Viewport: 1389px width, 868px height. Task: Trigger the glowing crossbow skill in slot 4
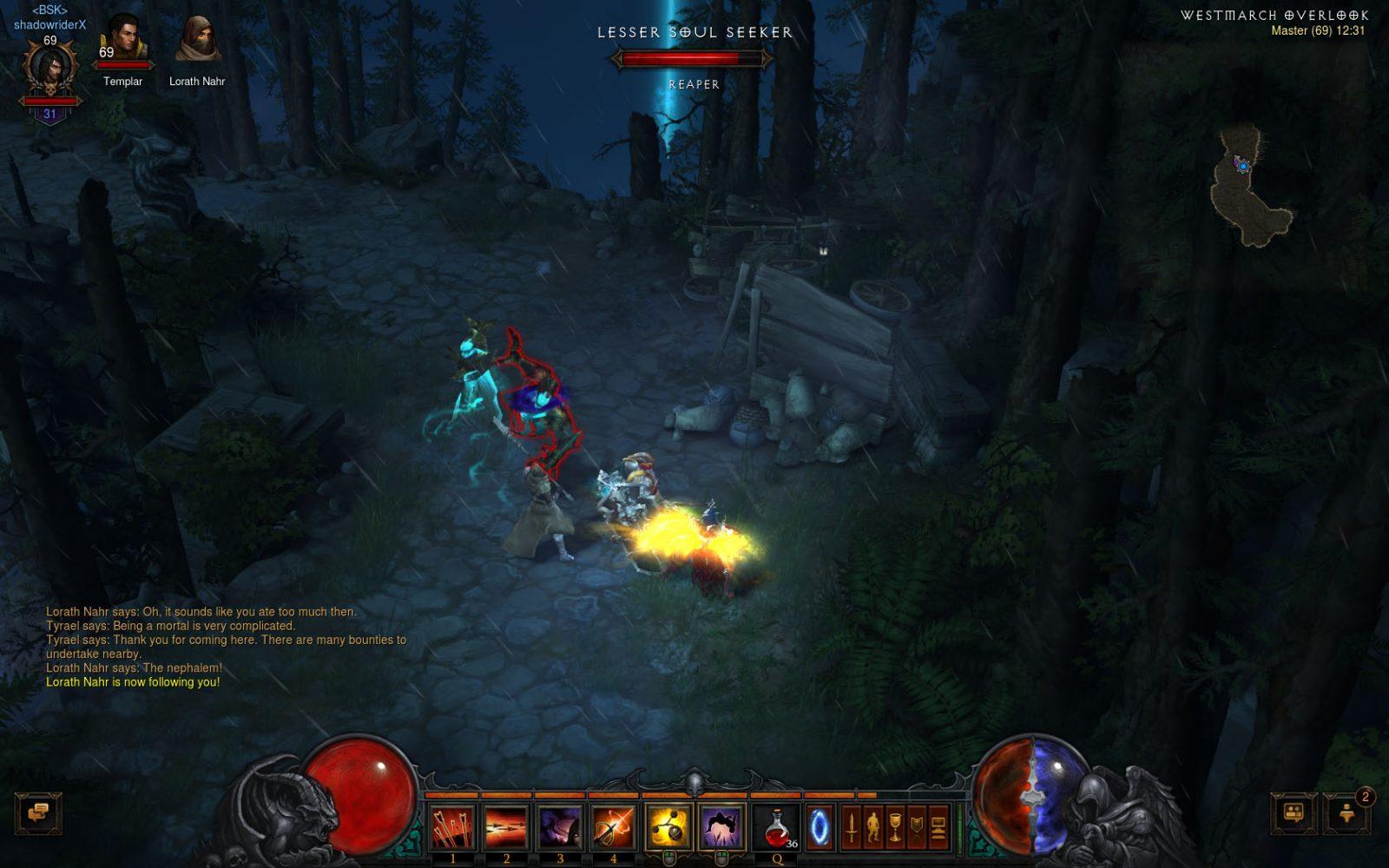coord(613,825)
